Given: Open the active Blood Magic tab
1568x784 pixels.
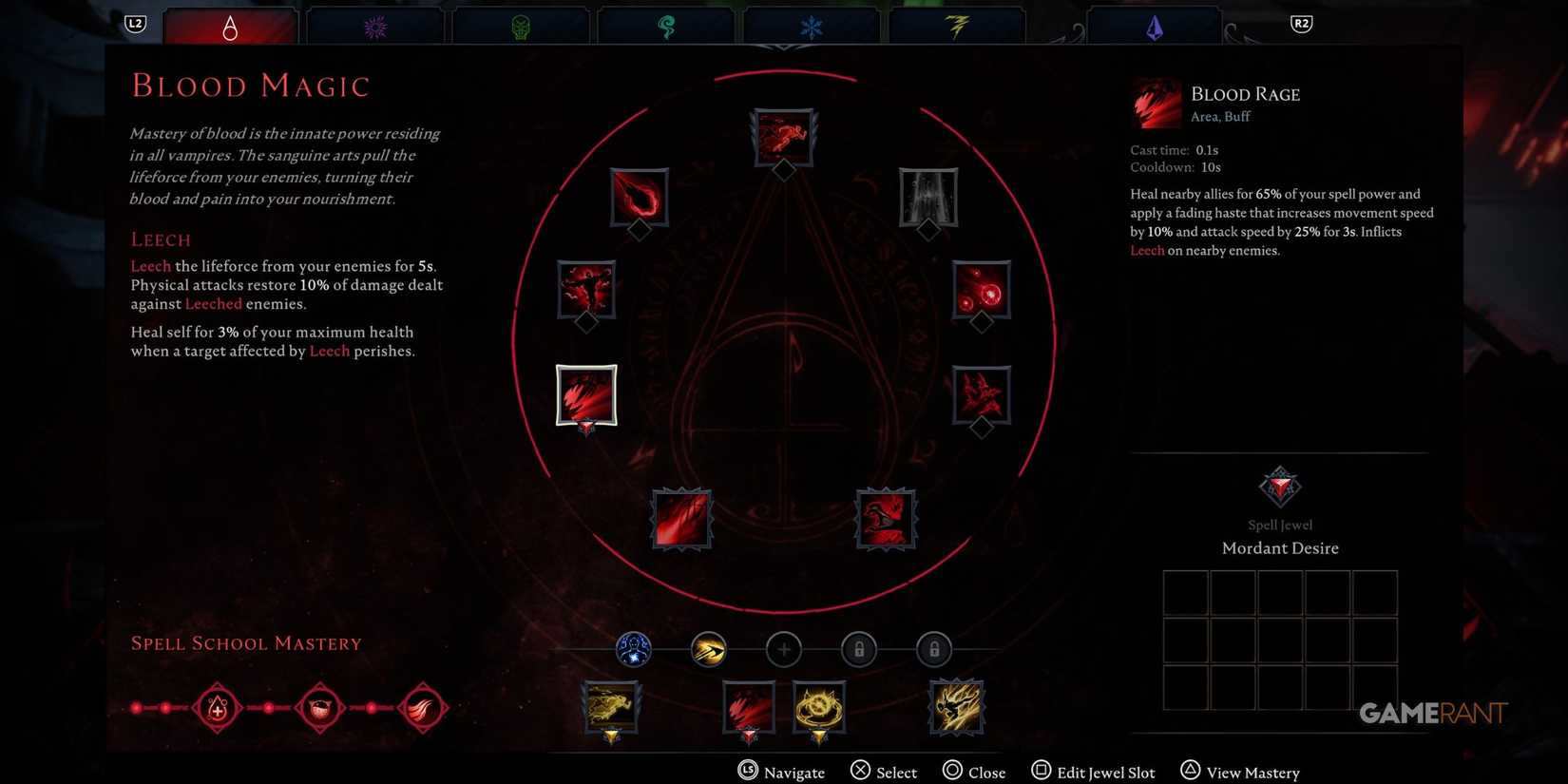Looking at the screenshot, I should [230, 25].
